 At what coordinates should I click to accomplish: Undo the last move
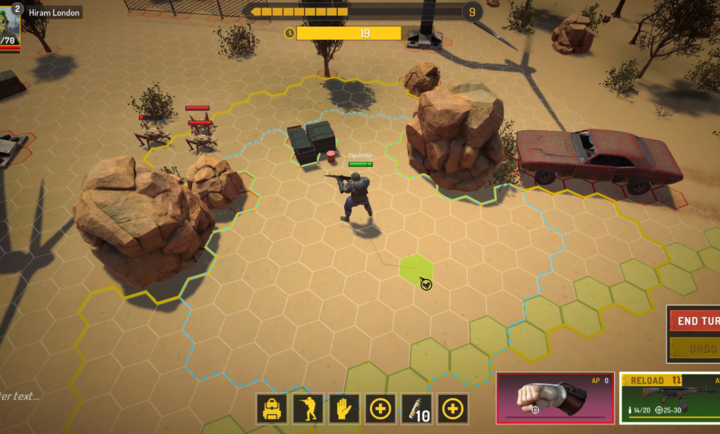tap(696, 349)
